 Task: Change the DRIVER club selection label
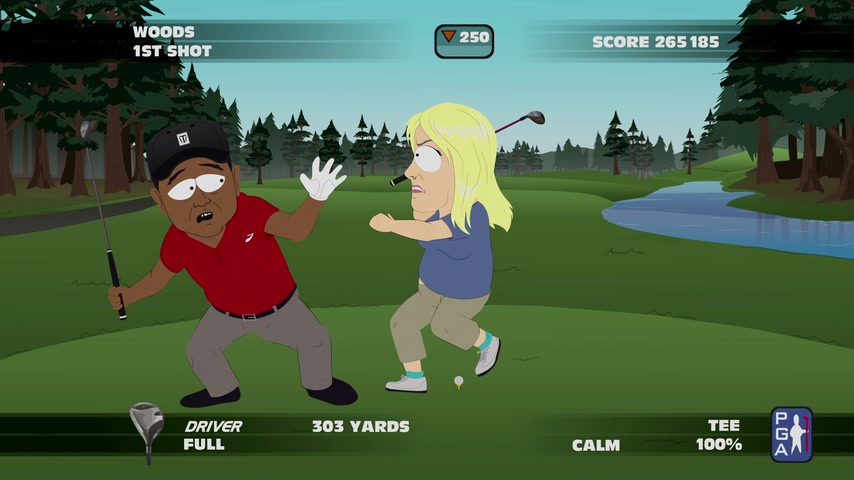tap(213, 426)
